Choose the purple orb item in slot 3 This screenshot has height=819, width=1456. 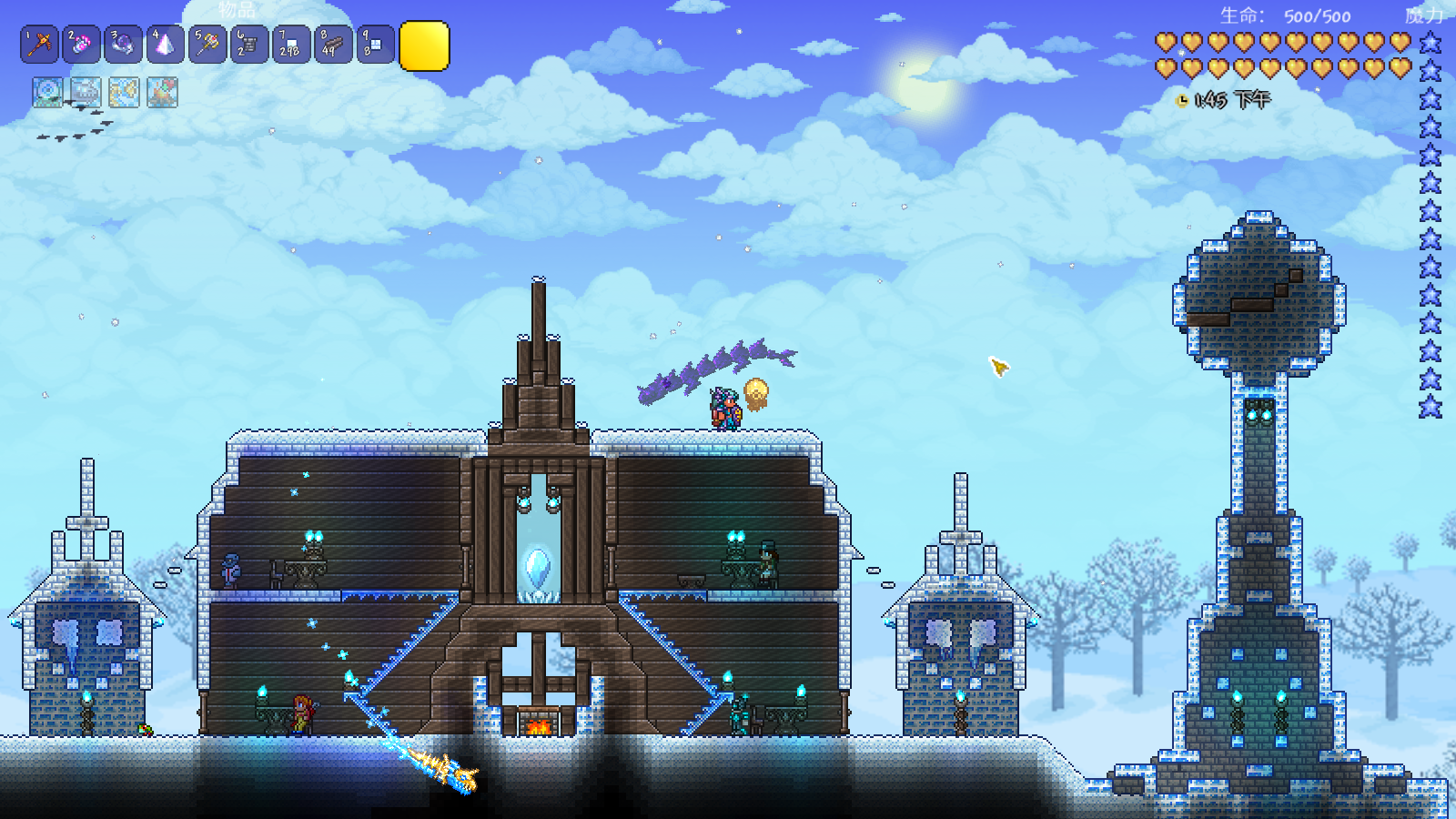123,45
